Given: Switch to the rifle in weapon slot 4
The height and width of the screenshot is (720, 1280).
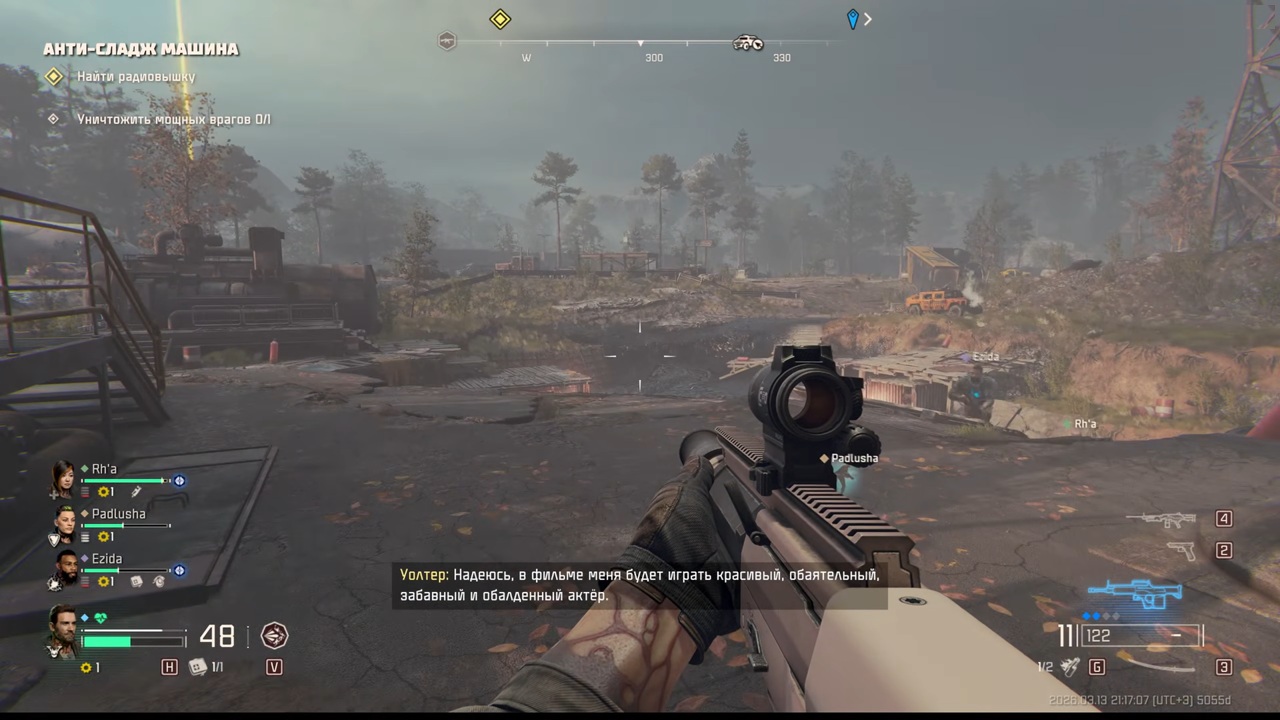Looking at the screenshot, I should point(1161,519).
